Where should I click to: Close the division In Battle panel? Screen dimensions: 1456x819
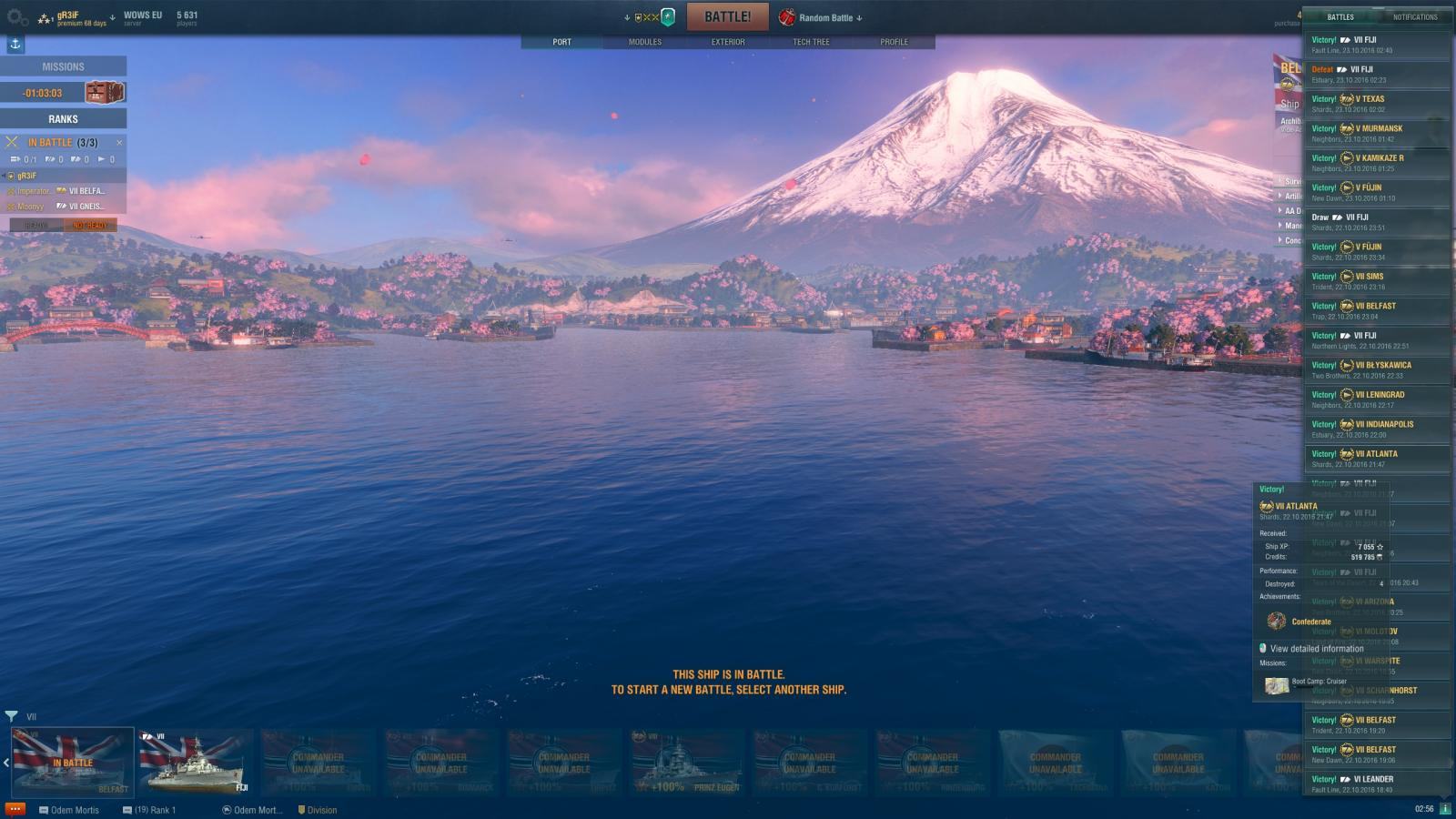[119, 143]
